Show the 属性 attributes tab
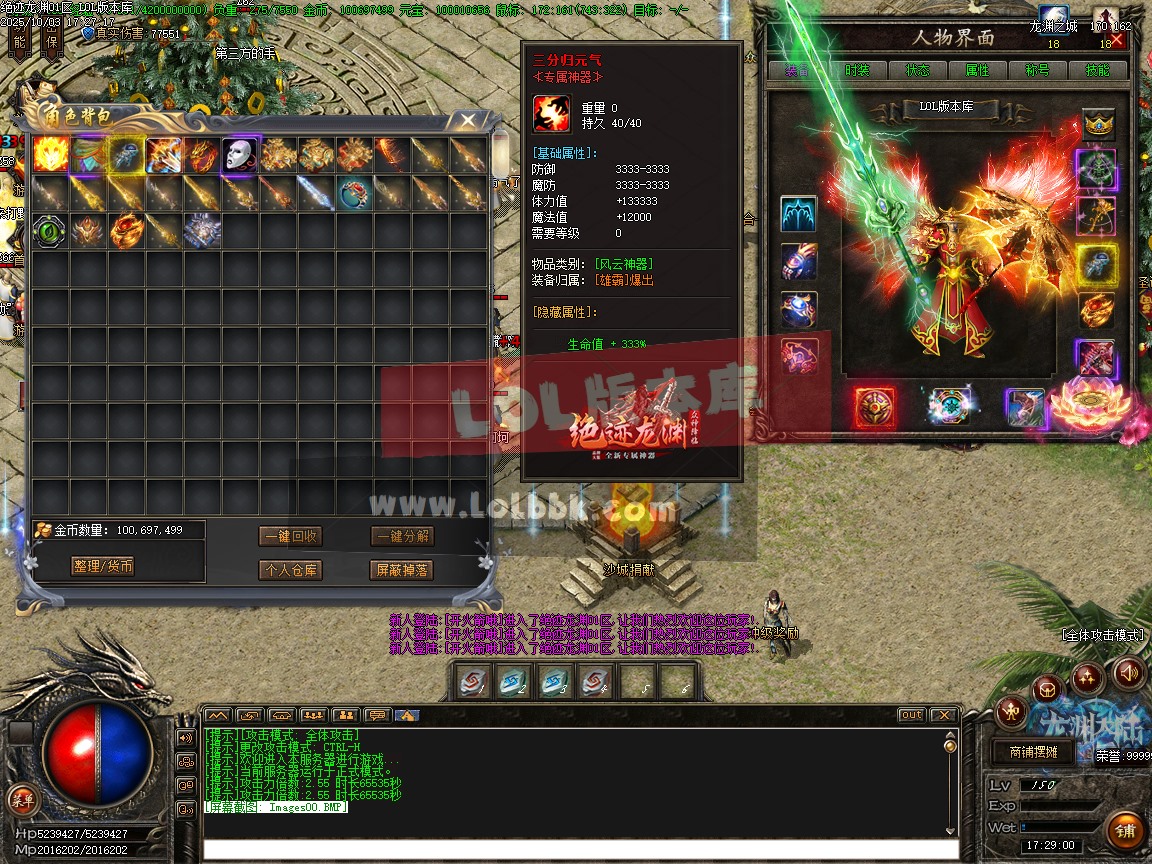This screenshot has width=1152, height=864. pos(977,70)
